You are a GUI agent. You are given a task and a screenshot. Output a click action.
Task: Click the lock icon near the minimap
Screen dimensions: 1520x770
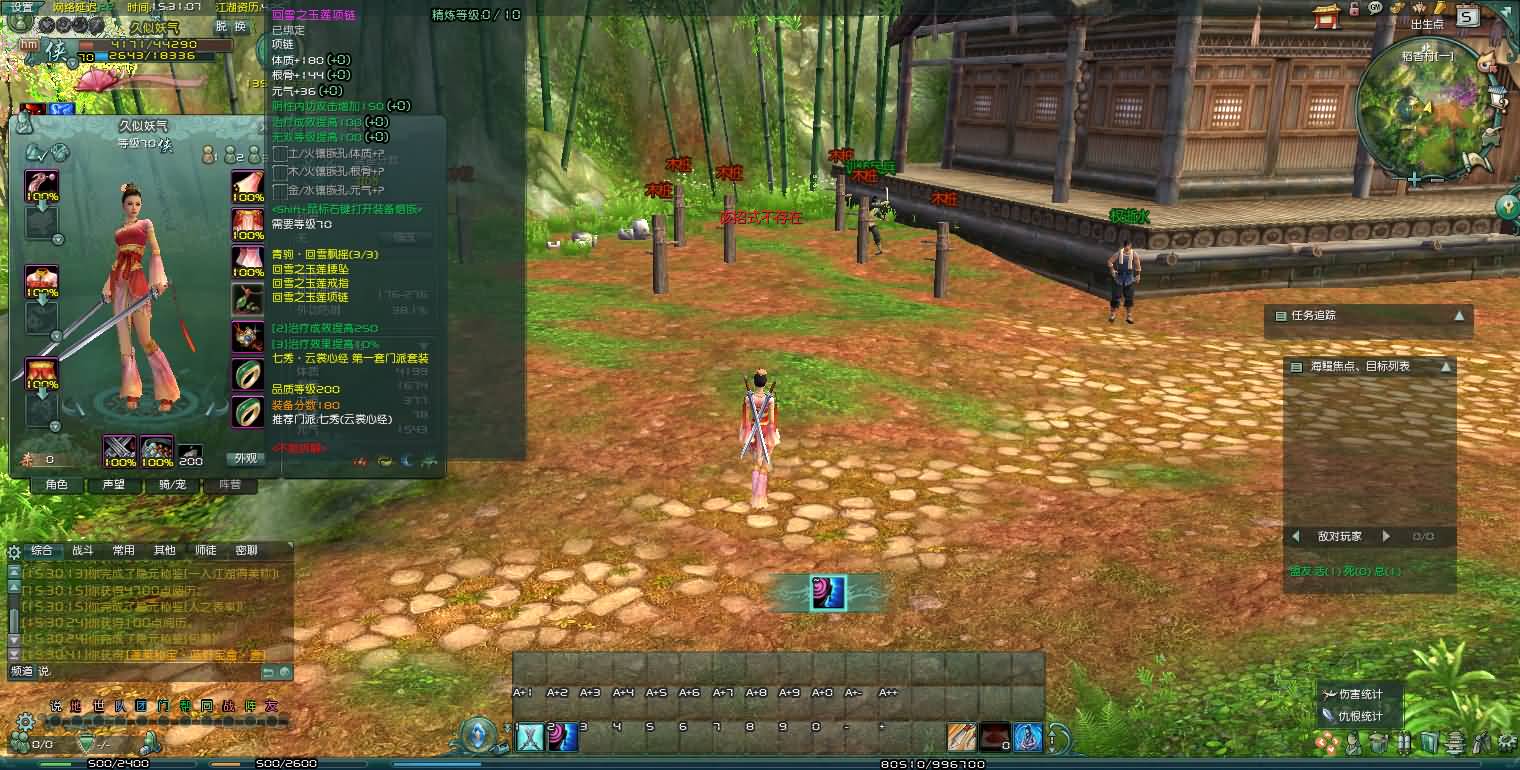pos(1353,10)
